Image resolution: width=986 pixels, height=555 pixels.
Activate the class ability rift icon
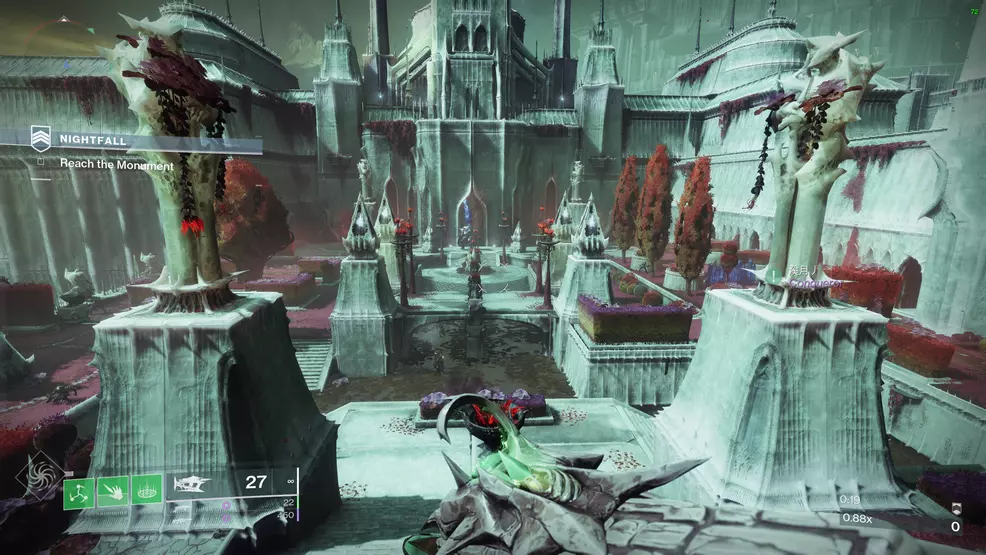pyautogui.click(x=146, y=490)
